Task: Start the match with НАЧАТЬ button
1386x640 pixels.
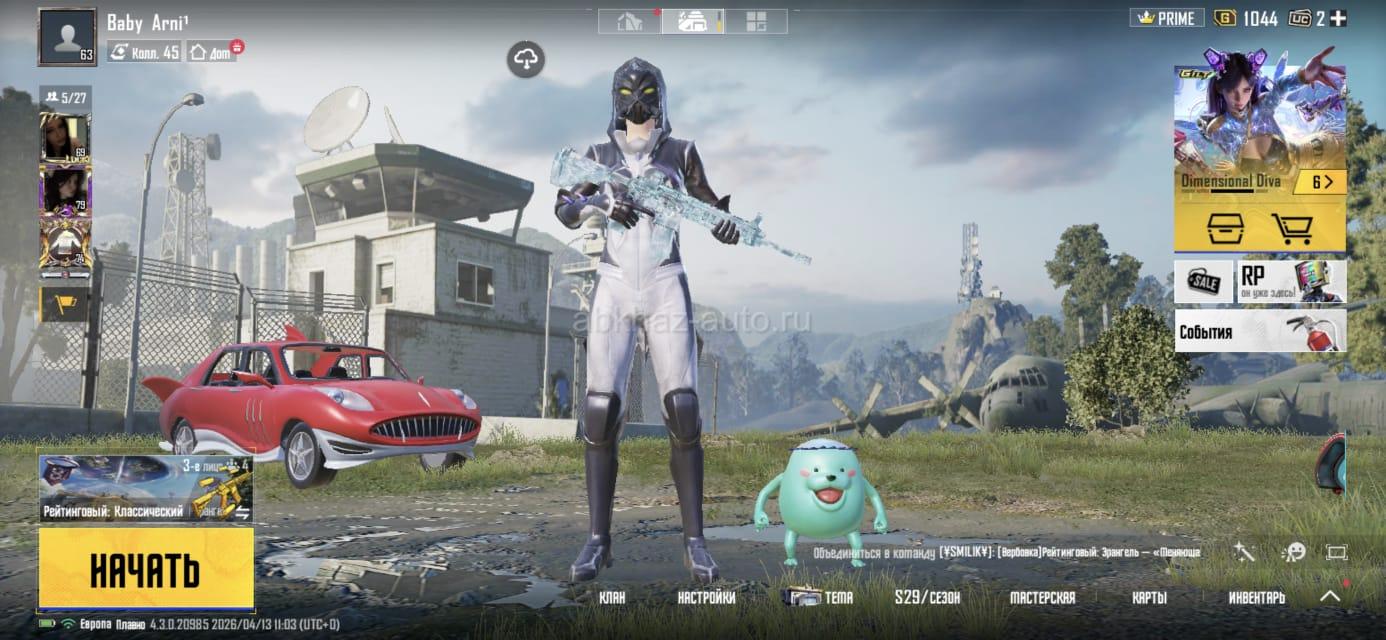Action: [146, 568]
